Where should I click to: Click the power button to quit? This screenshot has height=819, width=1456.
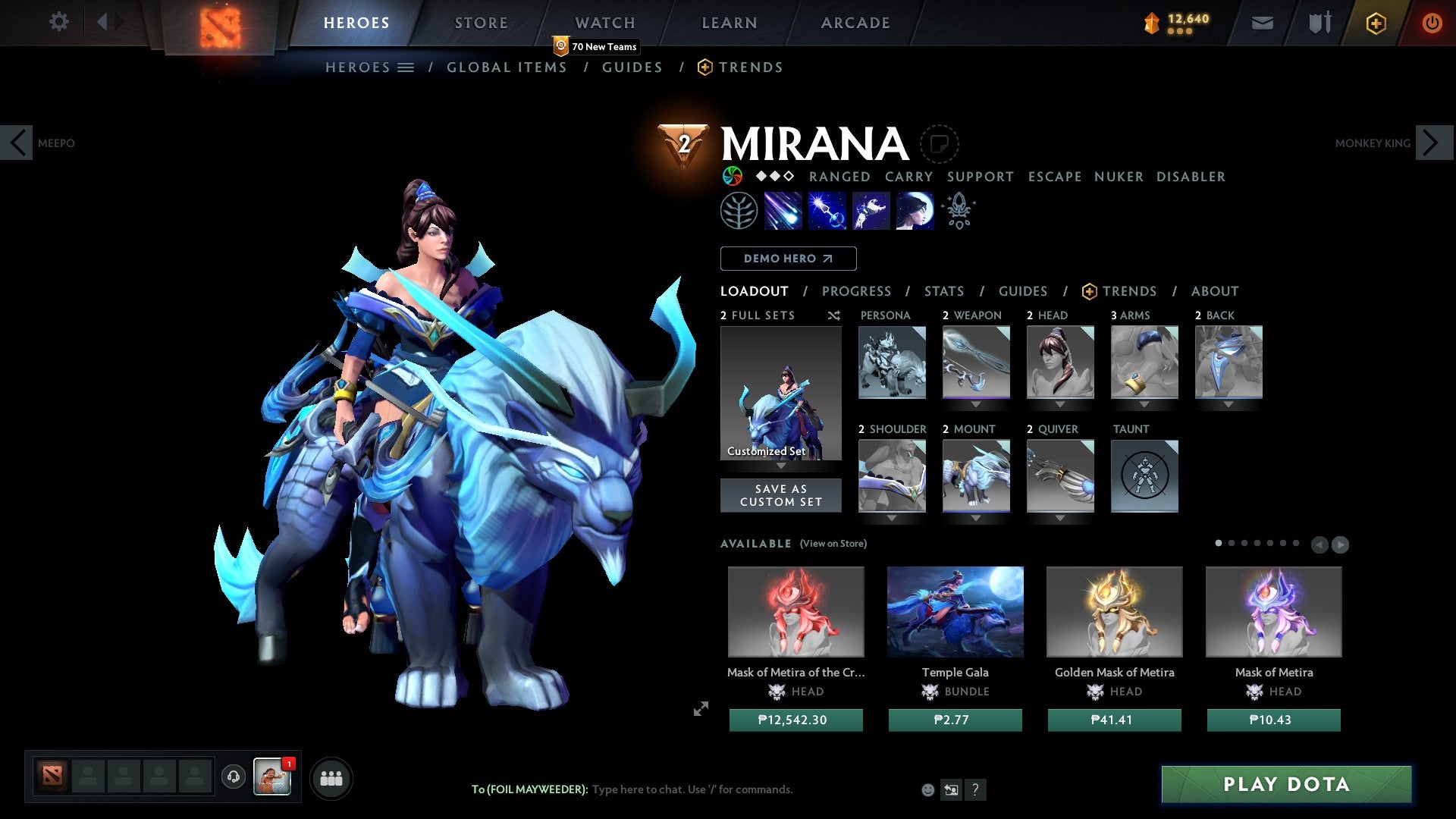(x=1432, y=23)
